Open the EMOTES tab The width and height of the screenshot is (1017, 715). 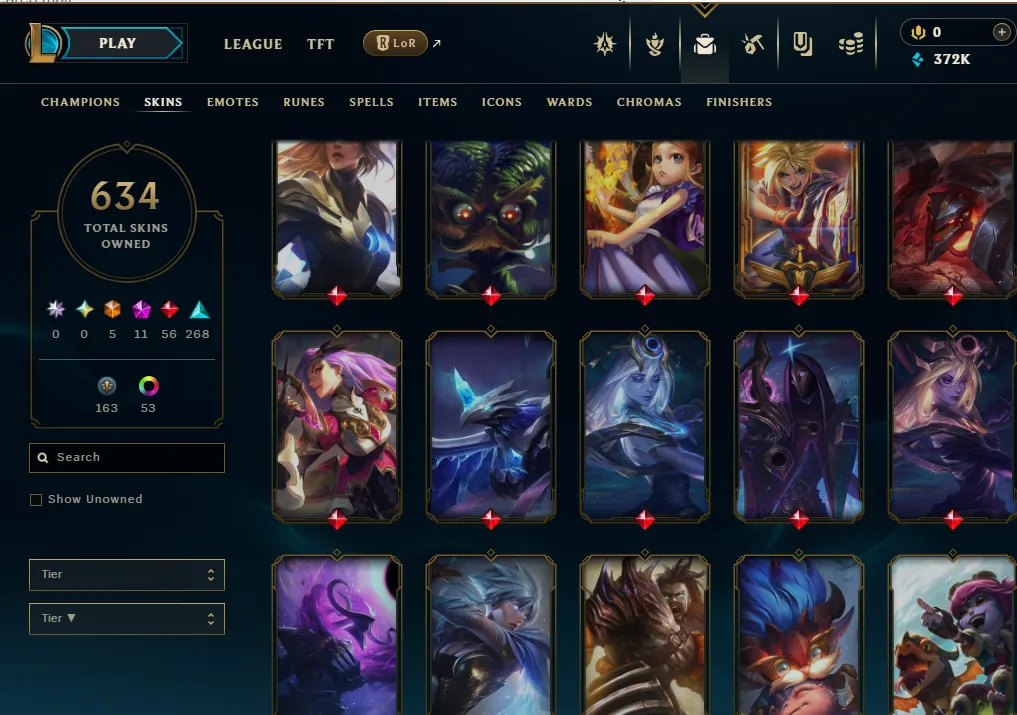(x=232, y=102)
